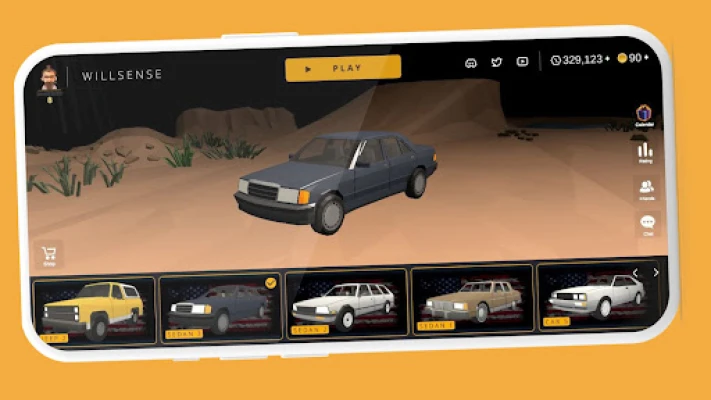Open the Discord link icon
This screenshot has width=711, height=400.
tap(471, 62)
